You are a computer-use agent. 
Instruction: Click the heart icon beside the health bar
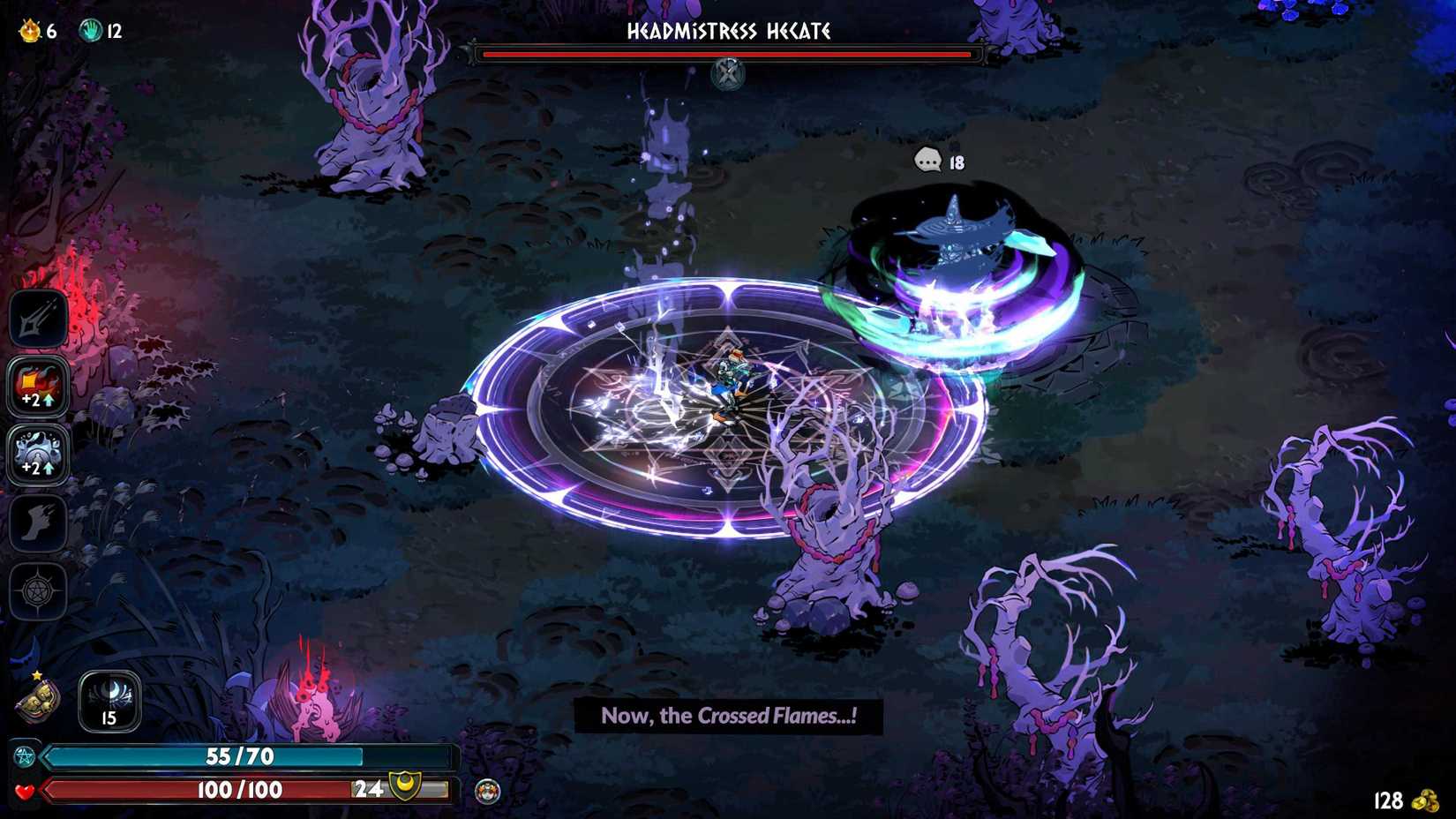point(24,791)
